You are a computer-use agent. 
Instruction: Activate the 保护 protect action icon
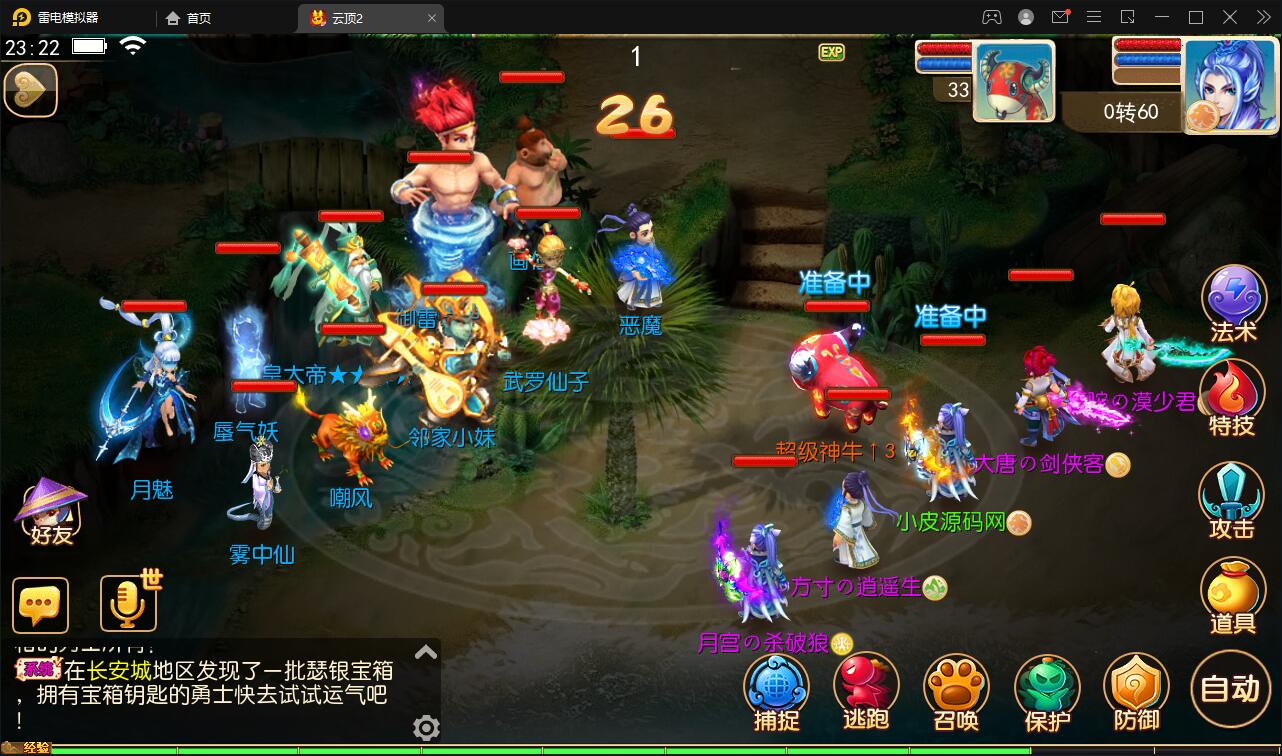1046,688
